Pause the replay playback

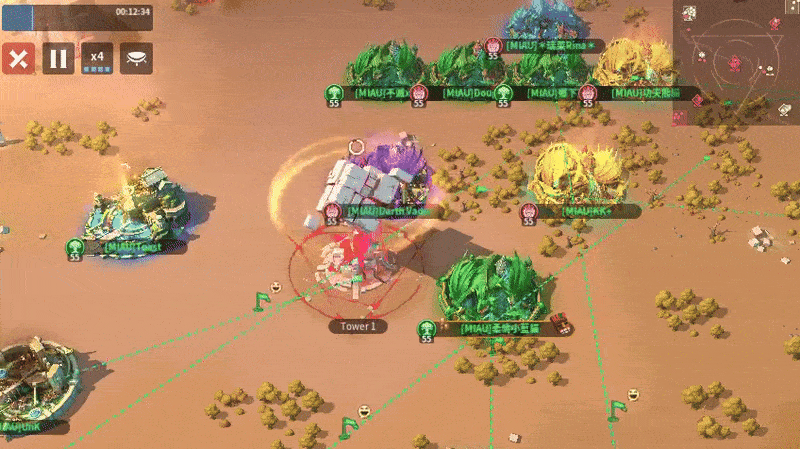[58, 58]
